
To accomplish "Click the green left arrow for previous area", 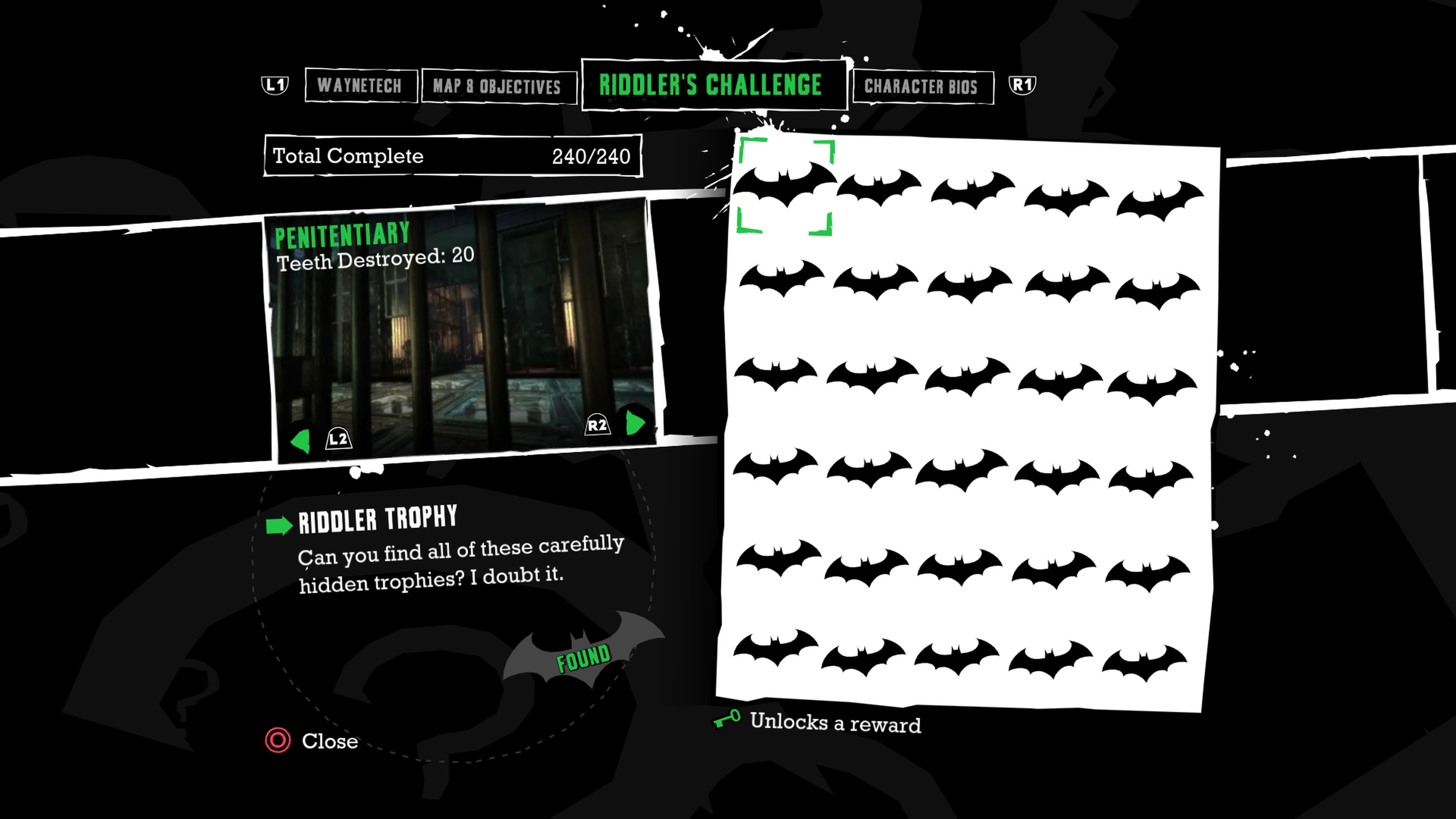I will (x=301, y=440).
